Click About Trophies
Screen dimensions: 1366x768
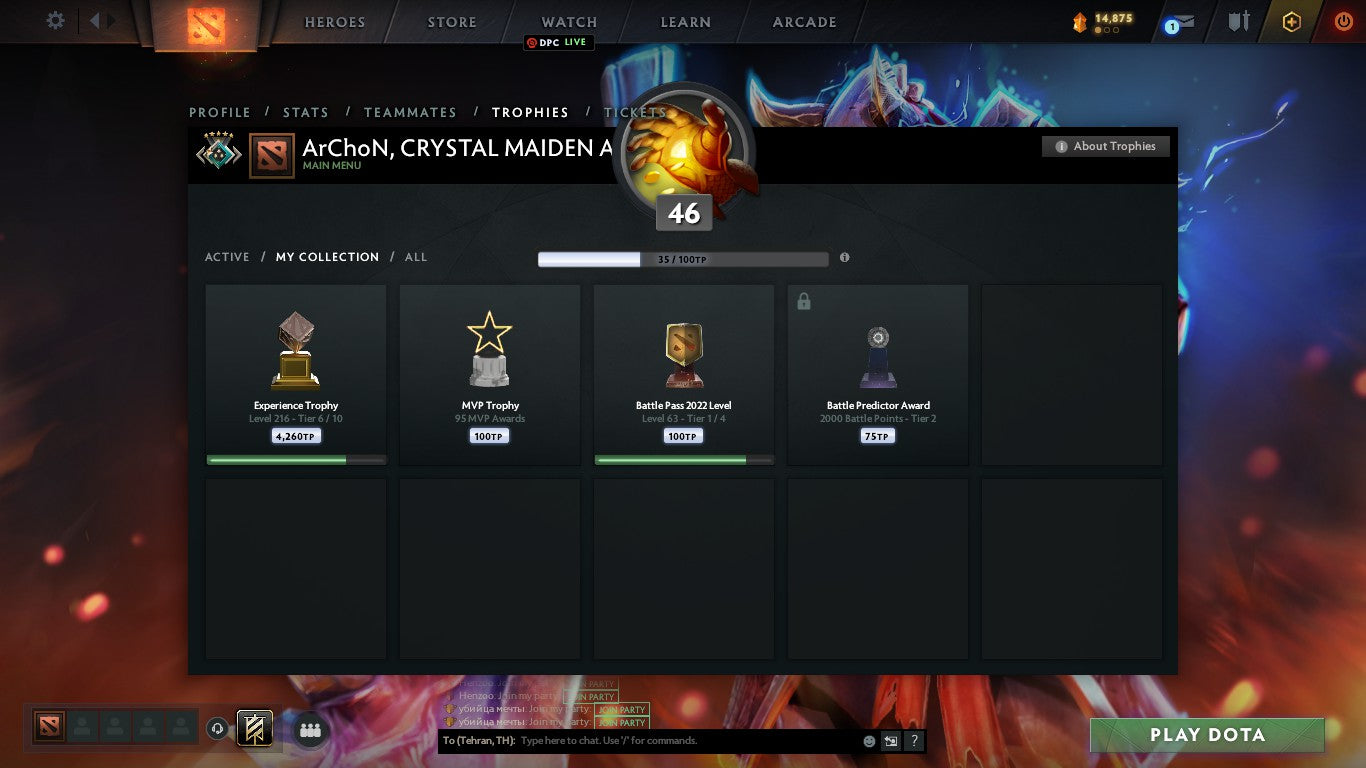point(1106,146)
